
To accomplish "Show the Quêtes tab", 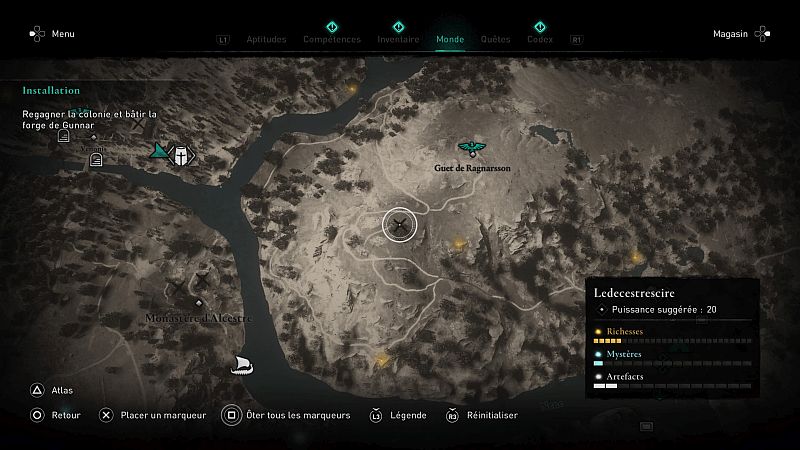I will point(495,40).
